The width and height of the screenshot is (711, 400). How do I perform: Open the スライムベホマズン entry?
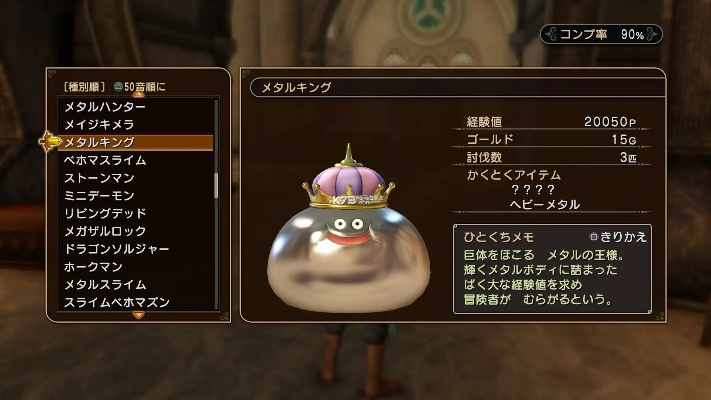[116, 302]
